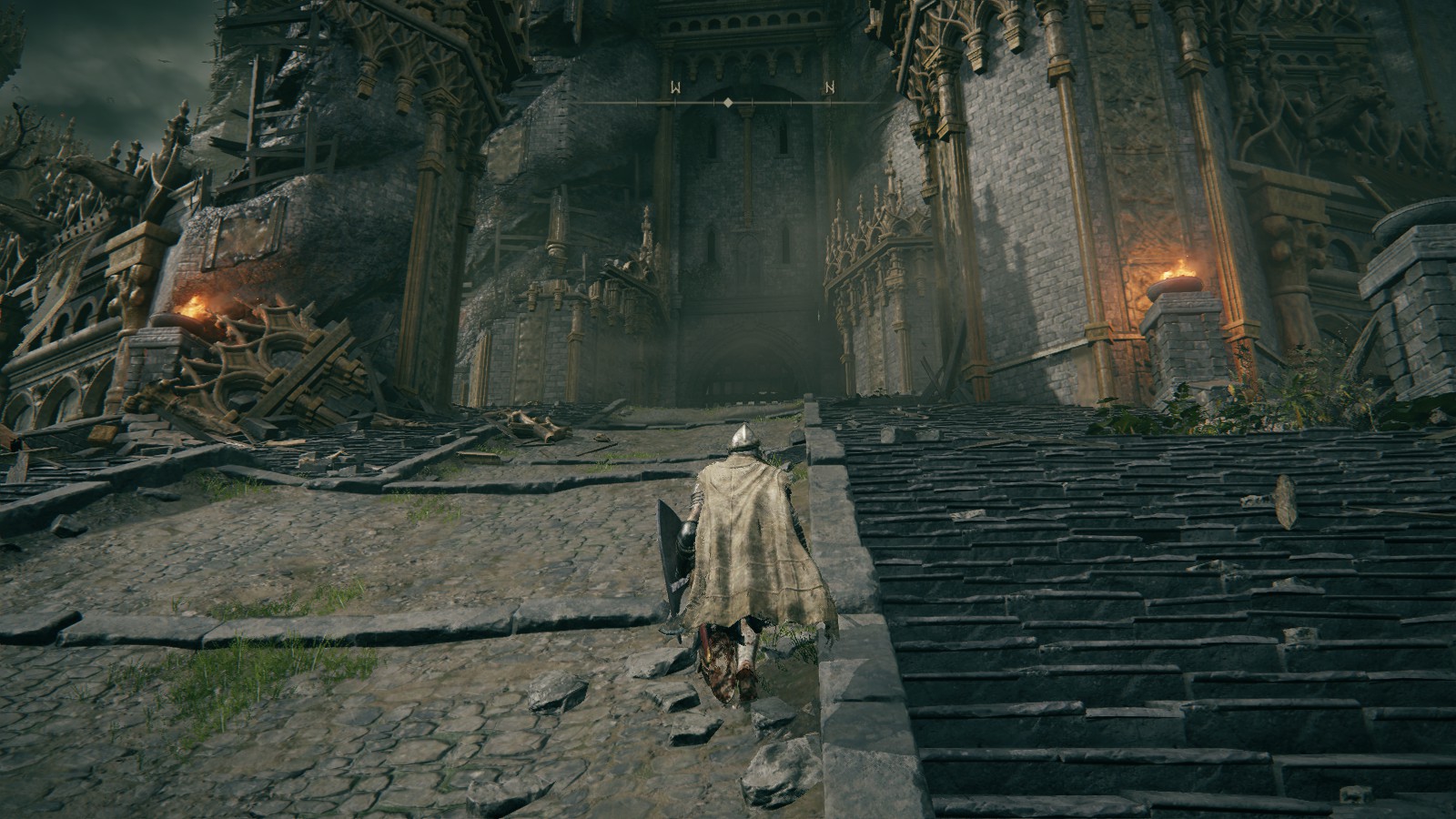The width and height of the screenshot is (1456, 819).
Task: Select the N direction marker on compass
Action: (829, 88)
